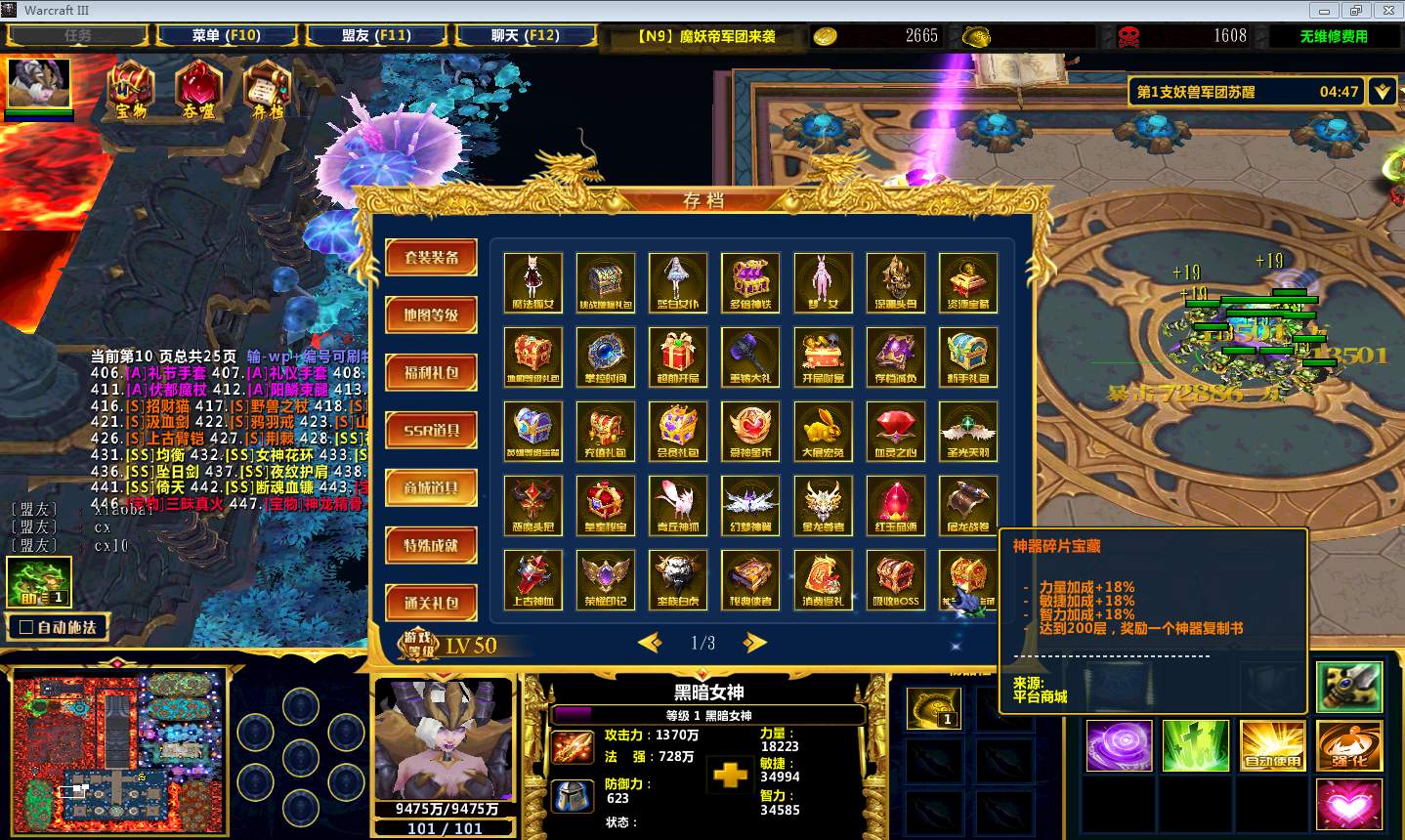Toggle the 自动施法 checkbox
Image resolution: width=1405 pixels, height=840 pixels.
[x=27, y=627]
